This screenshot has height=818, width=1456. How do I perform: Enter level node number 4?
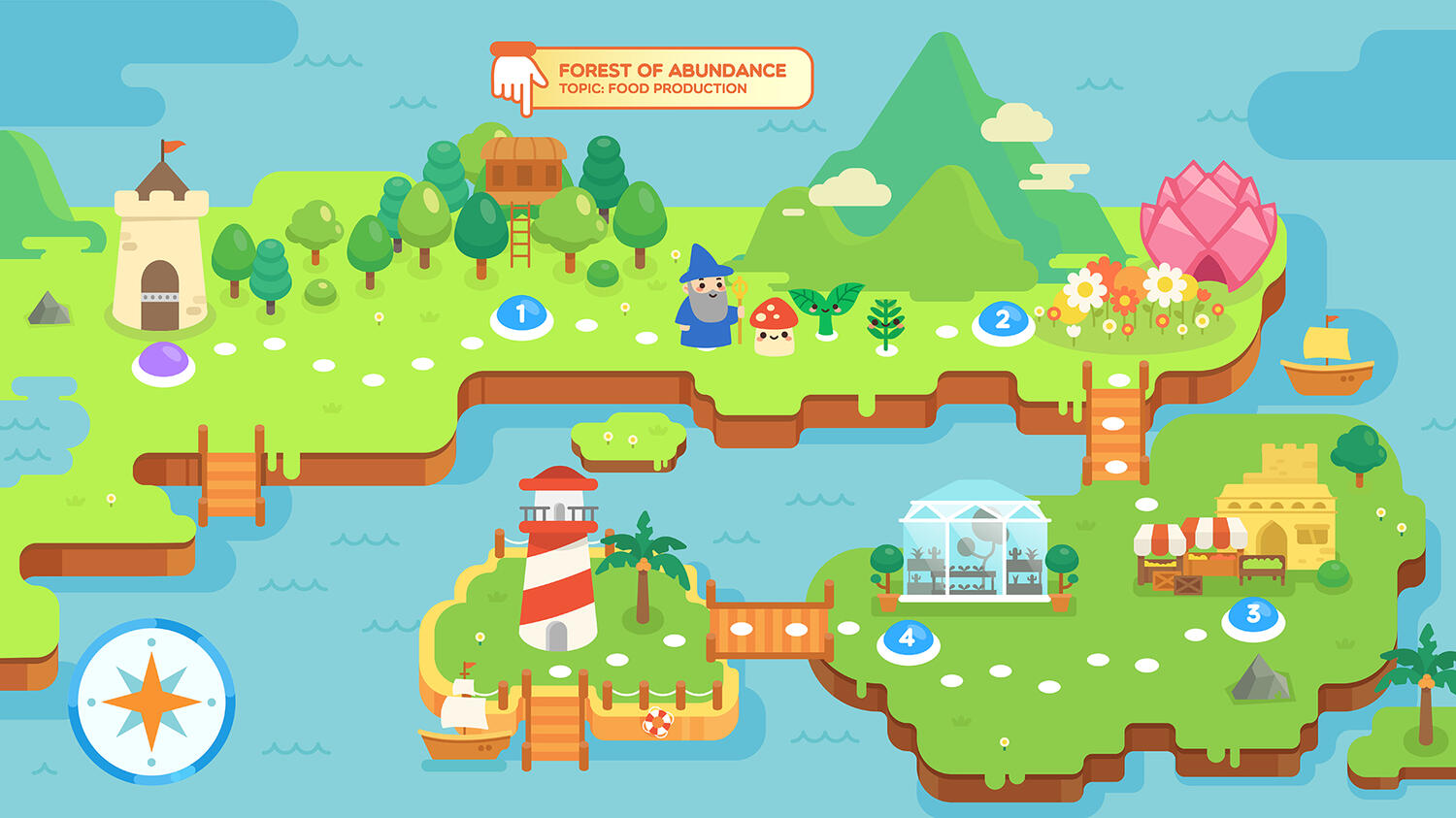tap(908, 638)
